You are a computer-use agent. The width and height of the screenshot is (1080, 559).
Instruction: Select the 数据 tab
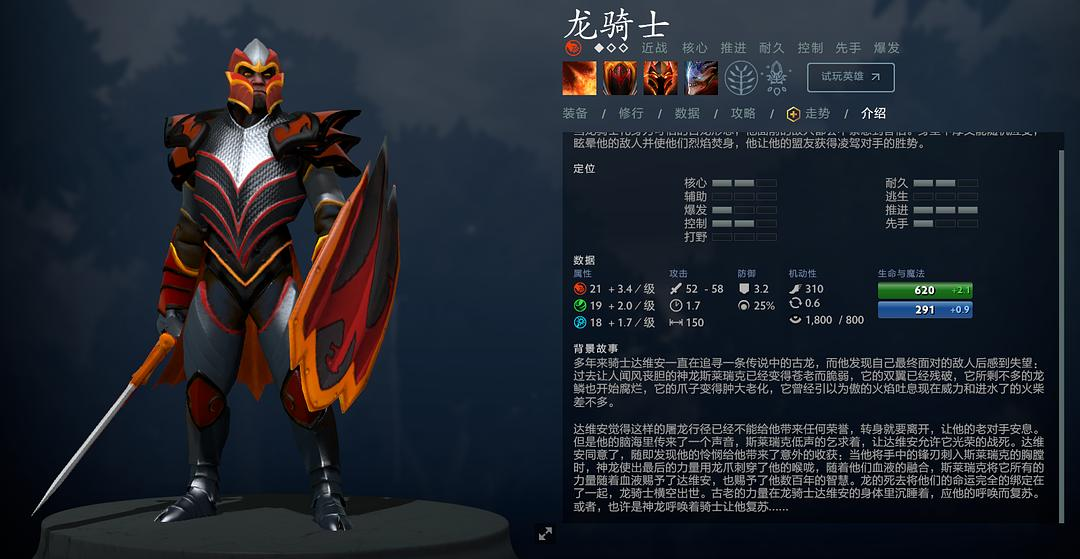click(x=687, y=113)
